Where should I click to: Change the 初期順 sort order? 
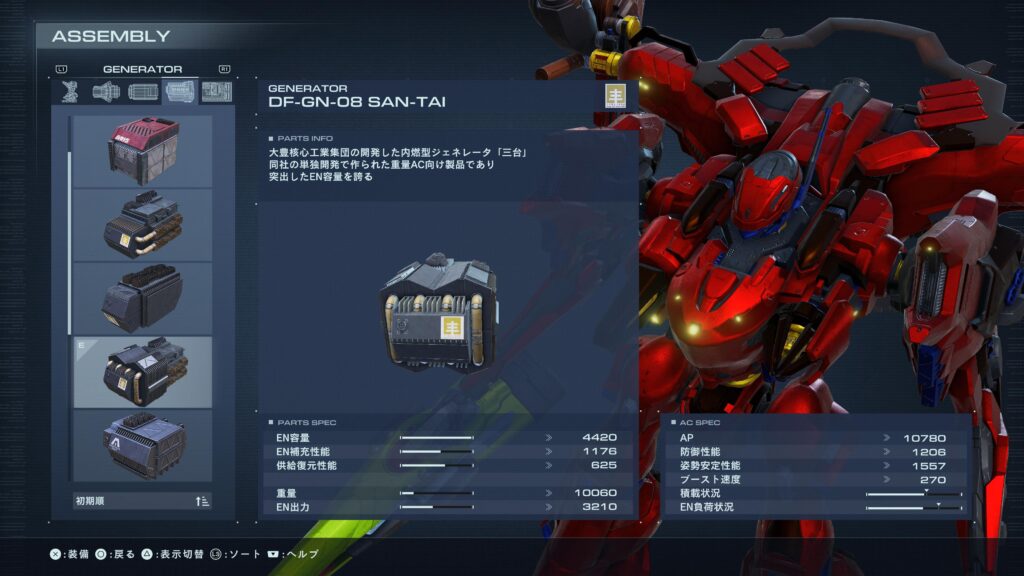tap(142, 501)
